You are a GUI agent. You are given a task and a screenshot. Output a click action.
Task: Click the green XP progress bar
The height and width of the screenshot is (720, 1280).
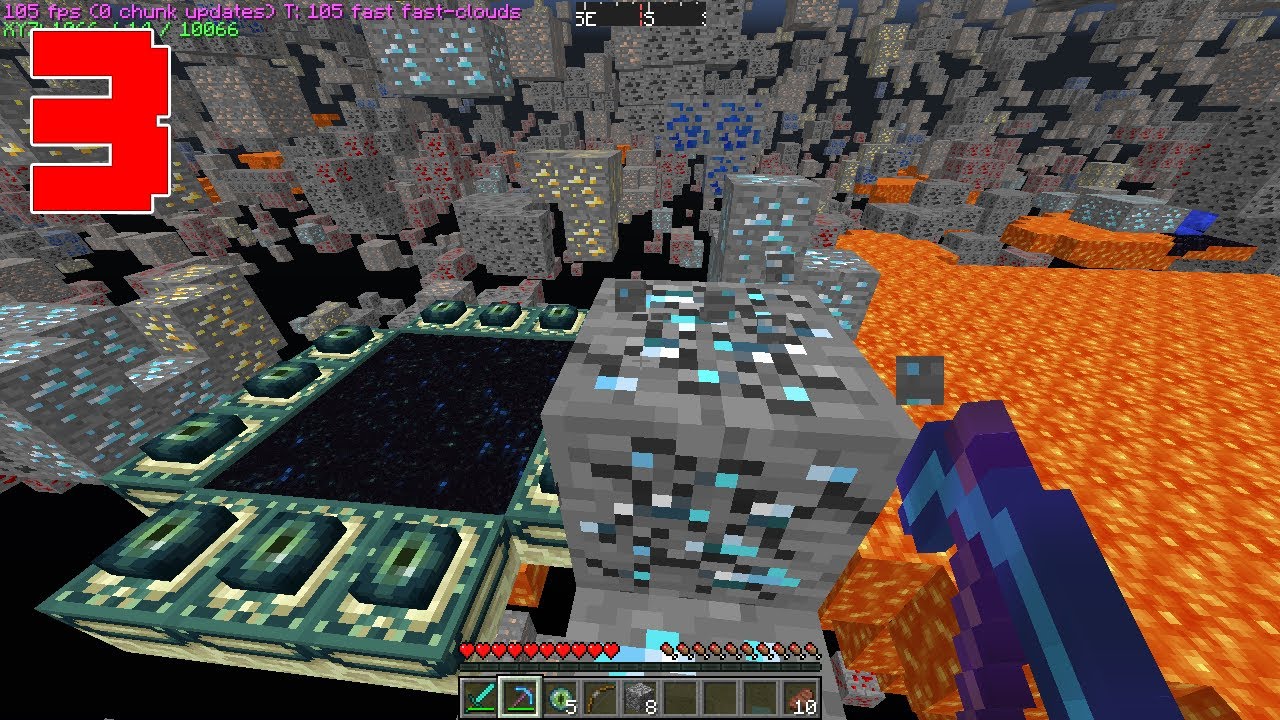(640, 667)
